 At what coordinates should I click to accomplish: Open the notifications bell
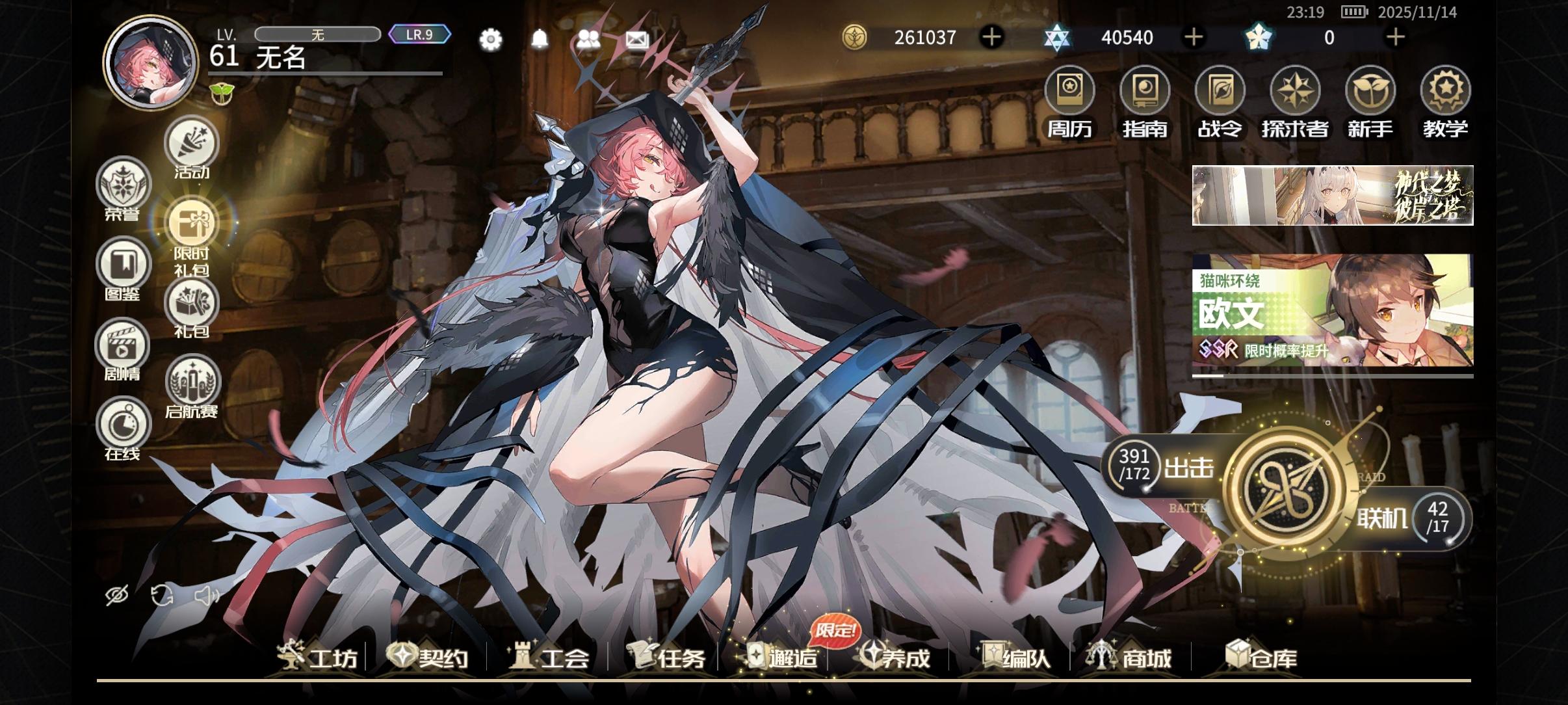(540, 40)
